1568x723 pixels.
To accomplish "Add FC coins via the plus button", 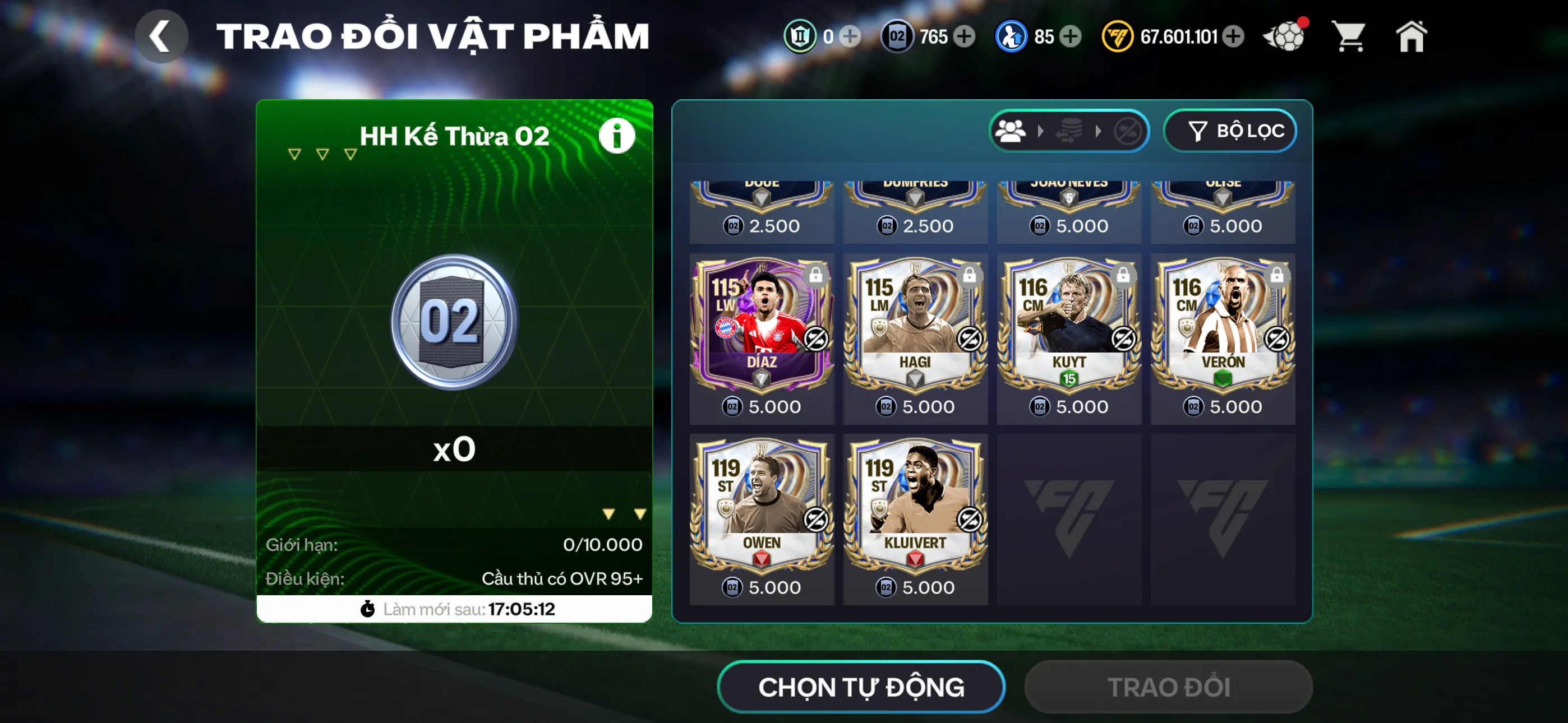I will pyautogui.click(x=1235, y=36).
